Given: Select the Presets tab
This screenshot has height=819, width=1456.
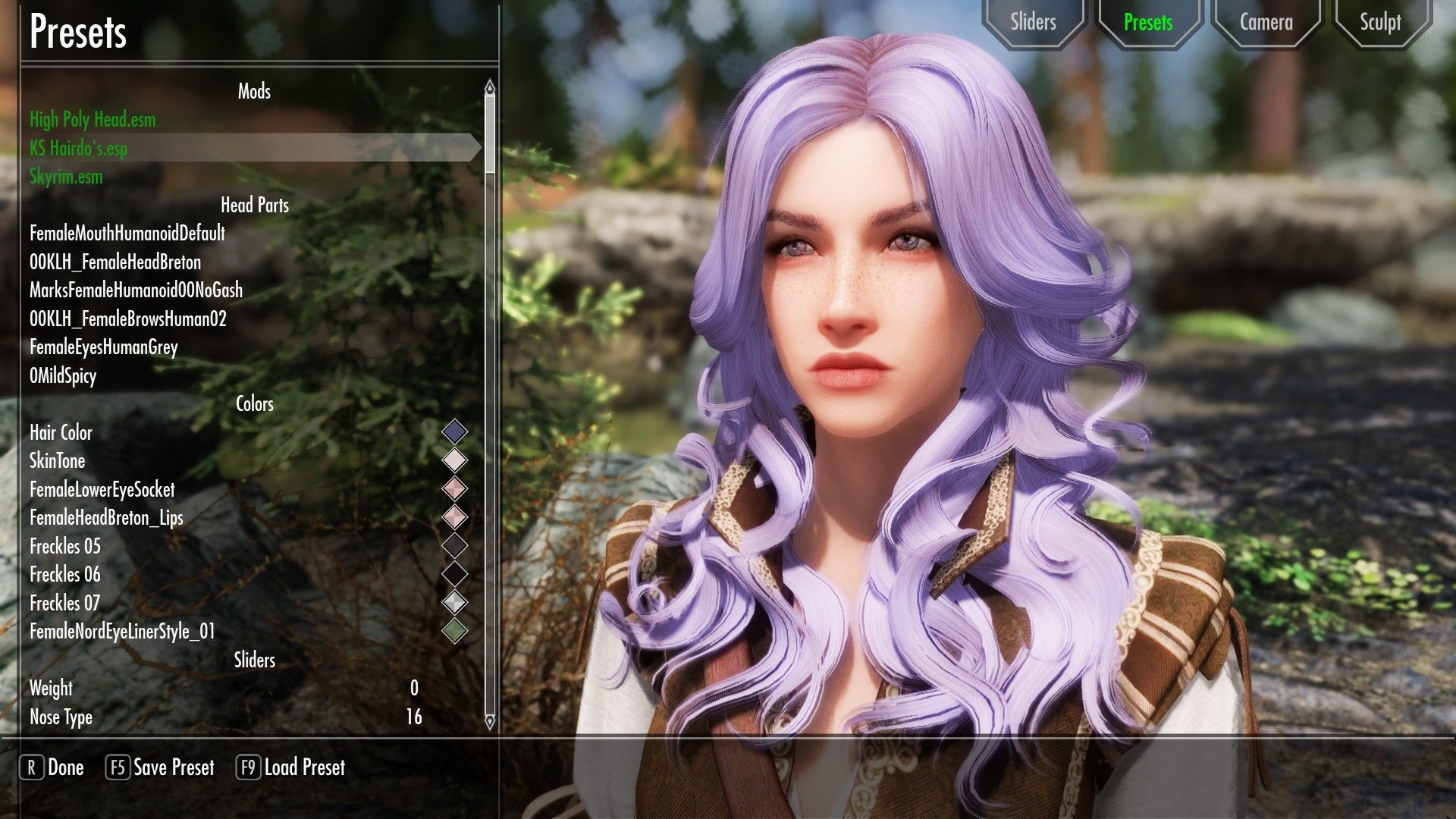Looking at the screenshot, I should point(1149,22).
